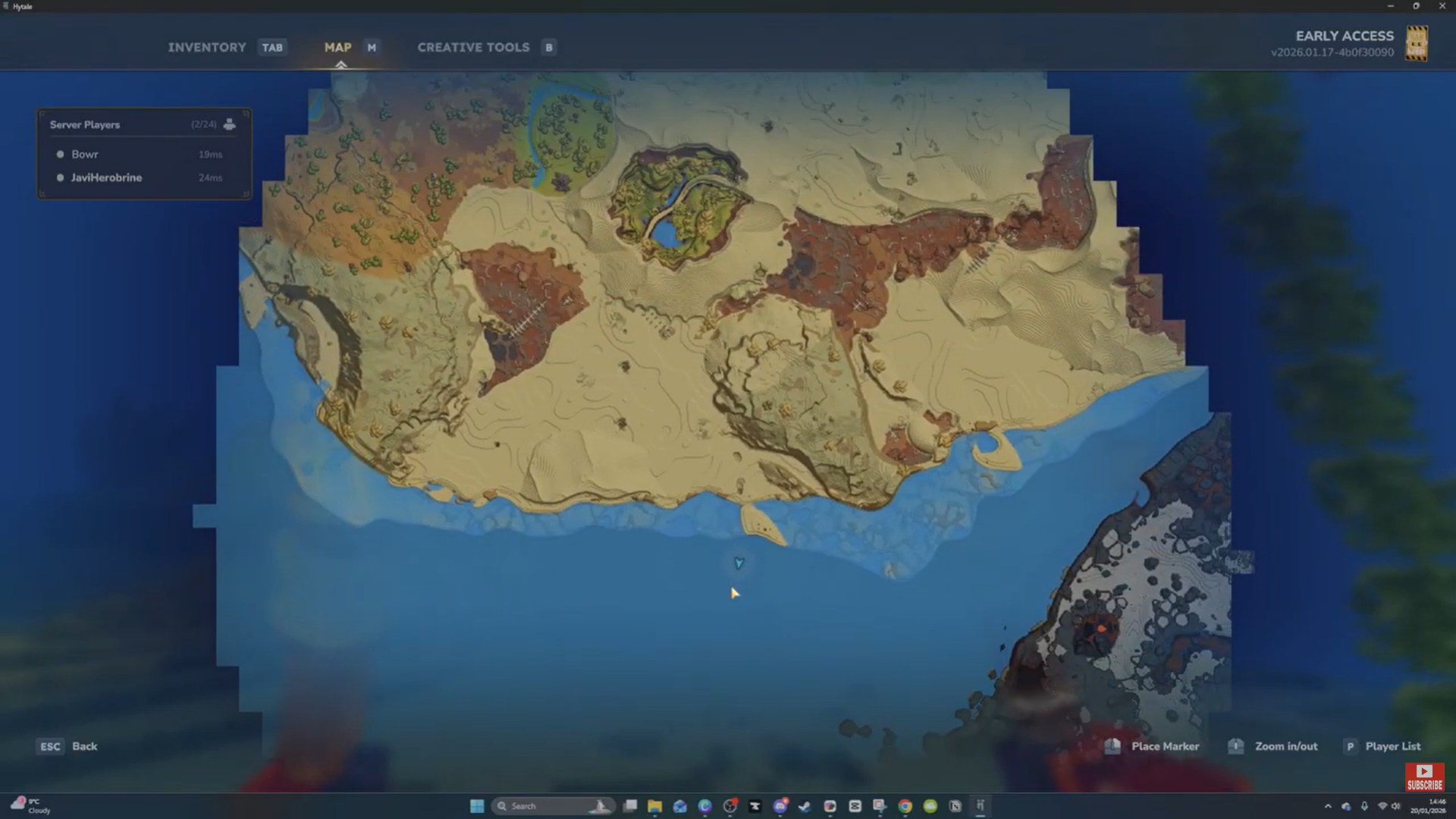Open the Early Access build icon top right
1456x819 pixels.
tap(1417, 43)
